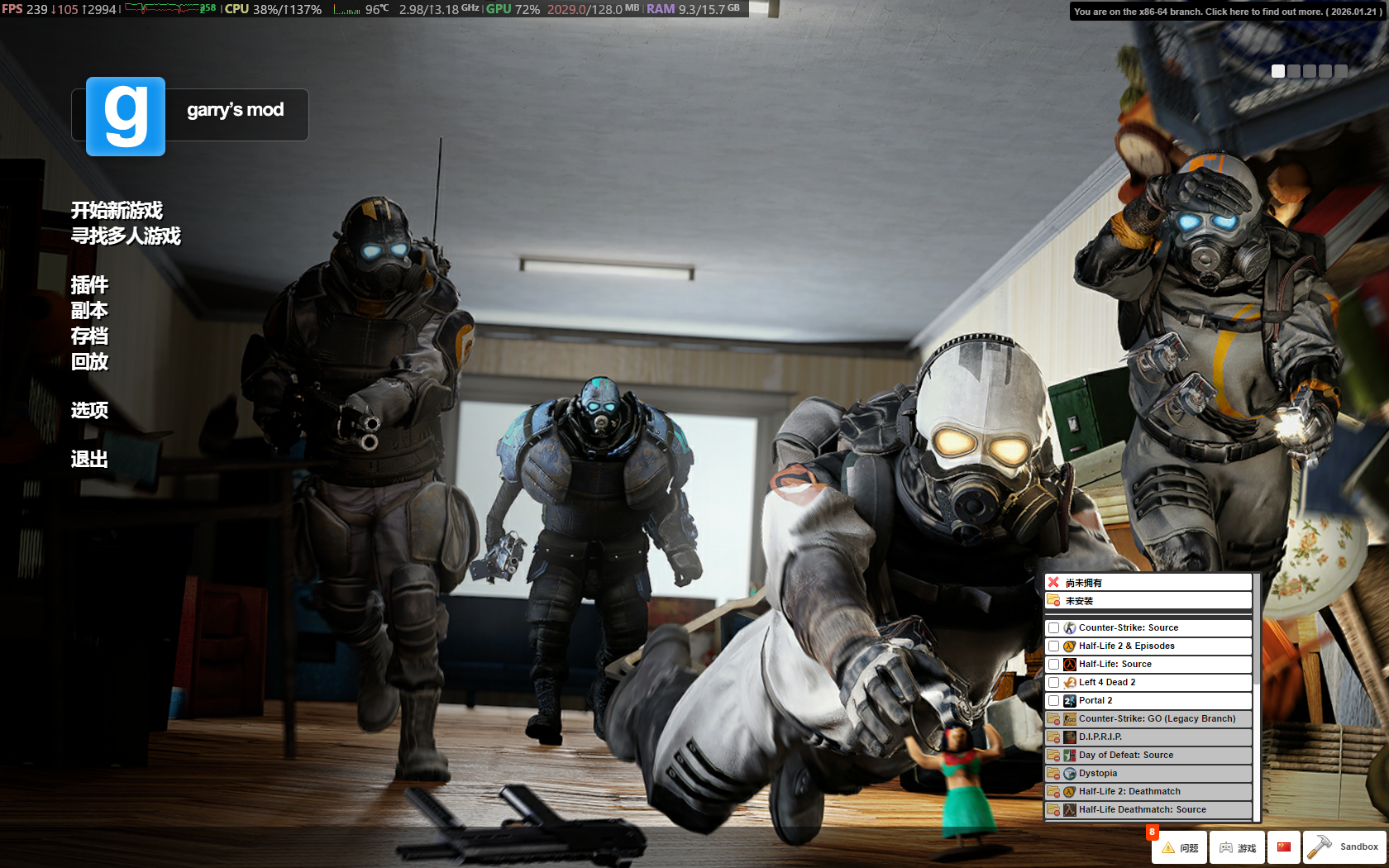Select the Dystopia game row
Screen dimensions: 1389x868
[x=1148, y=774]
